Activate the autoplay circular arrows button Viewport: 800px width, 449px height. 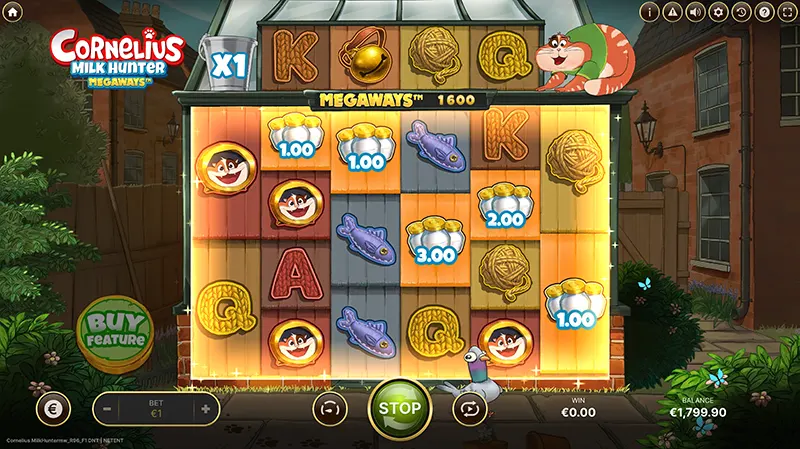[468, 408]
